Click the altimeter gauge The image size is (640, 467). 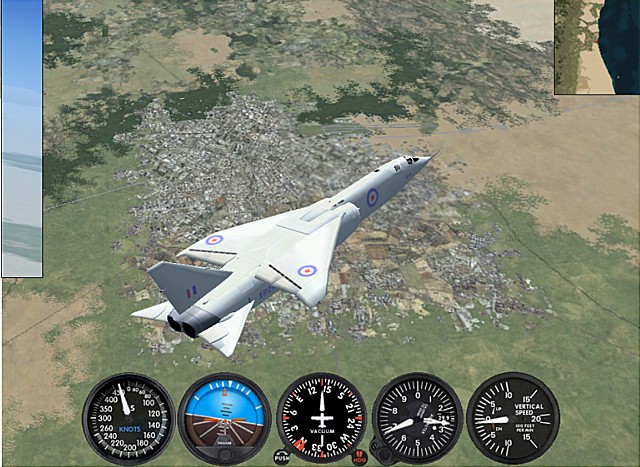pyautogui.click(x=417, y=418)
